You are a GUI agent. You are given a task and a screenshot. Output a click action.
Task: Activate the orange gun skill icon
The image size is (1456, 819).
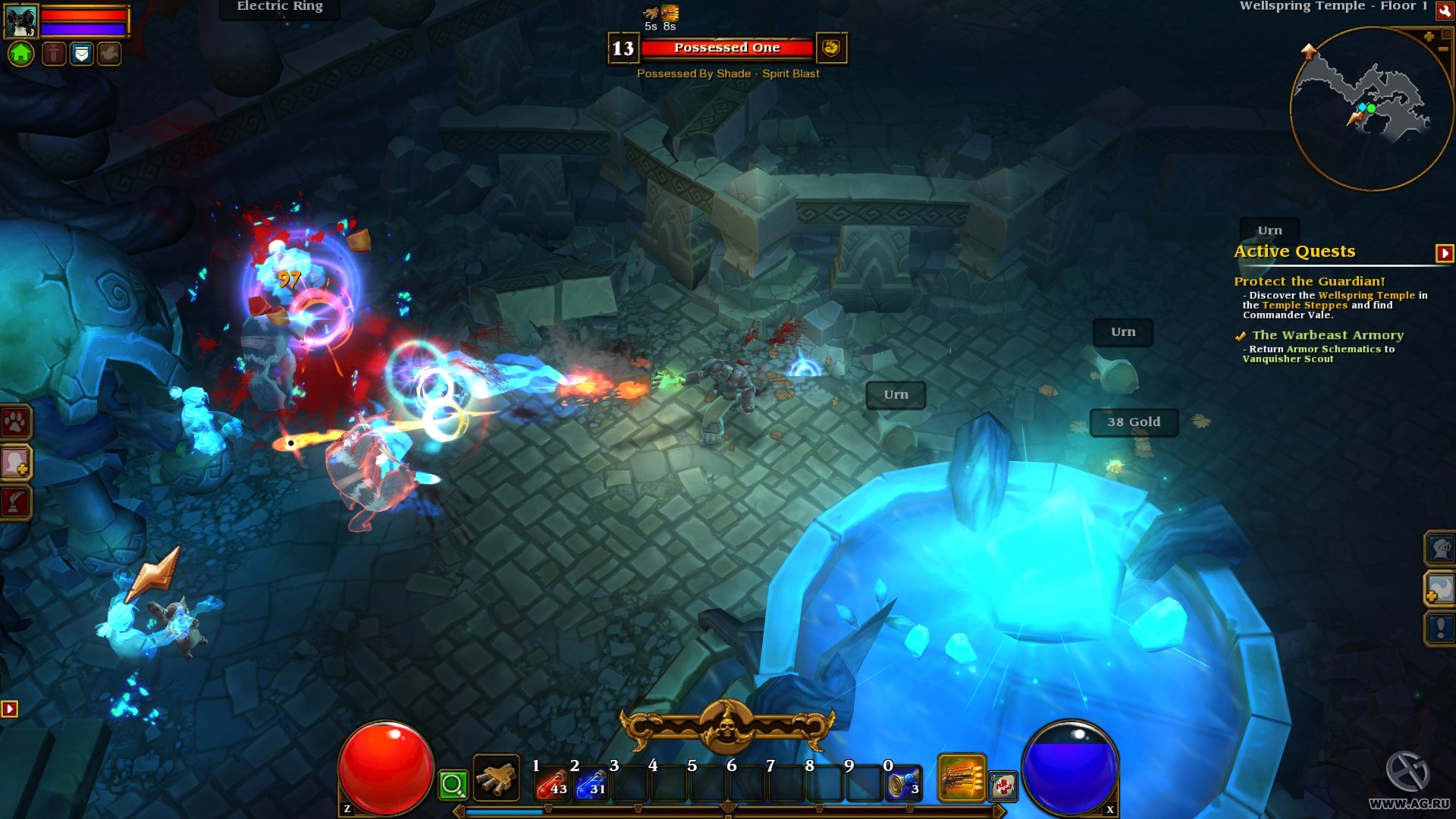pyautogui.click(x=962, y=778)
